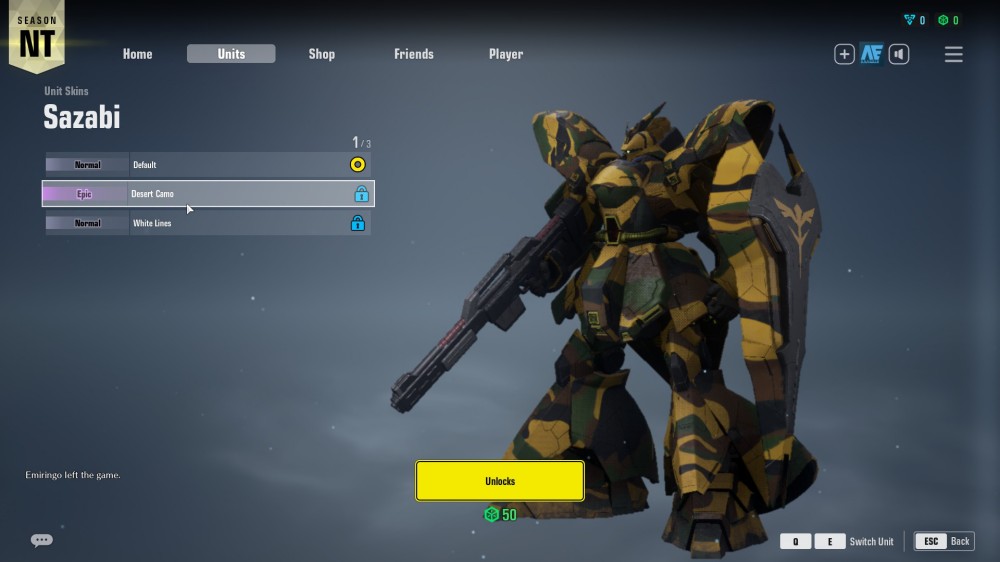Switch to the Units tab
Screen dimensions: 1000x562
click(x=231, y=54)
